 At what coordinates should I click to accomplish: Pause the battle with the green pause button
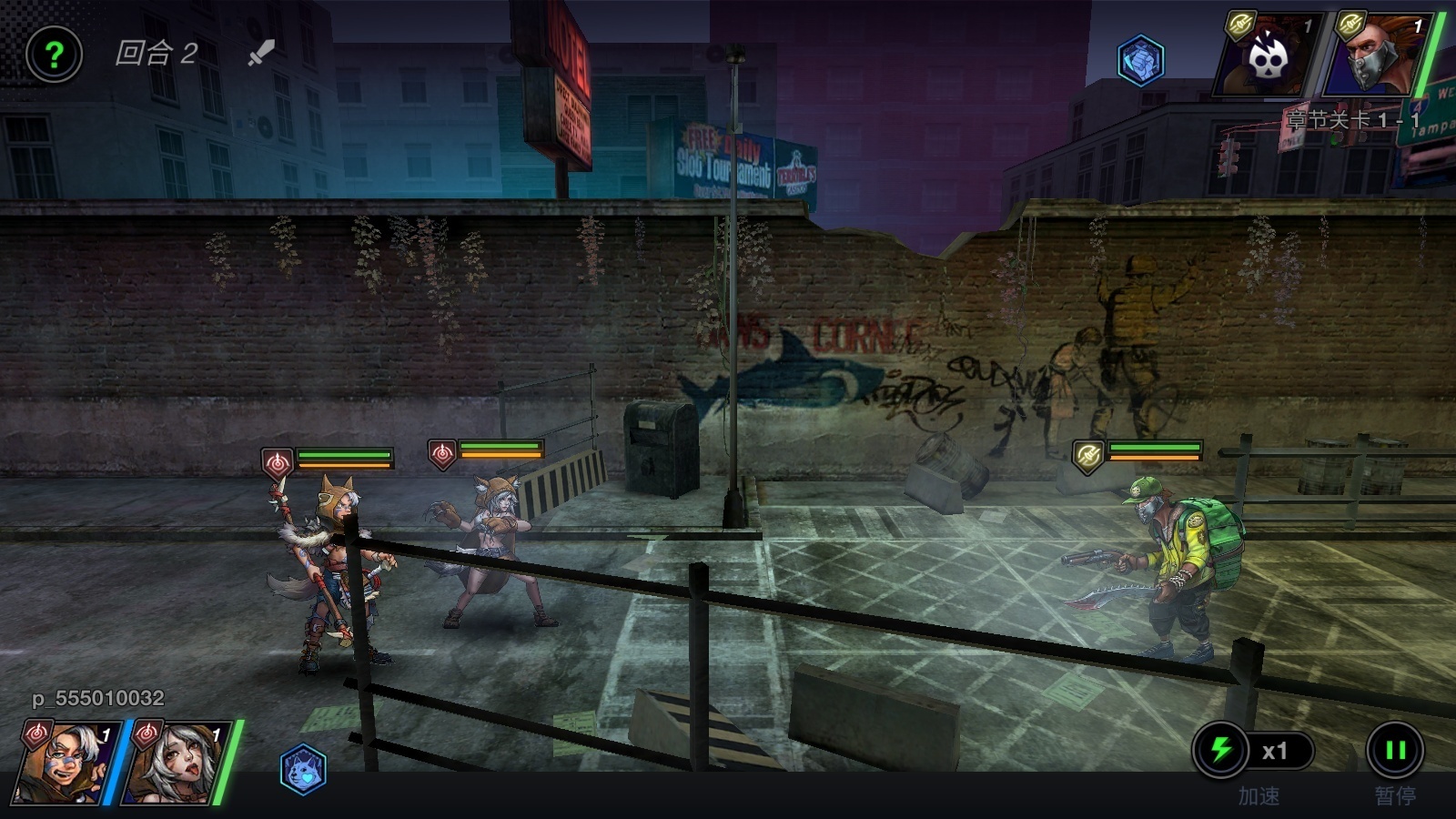[1394, 751]
